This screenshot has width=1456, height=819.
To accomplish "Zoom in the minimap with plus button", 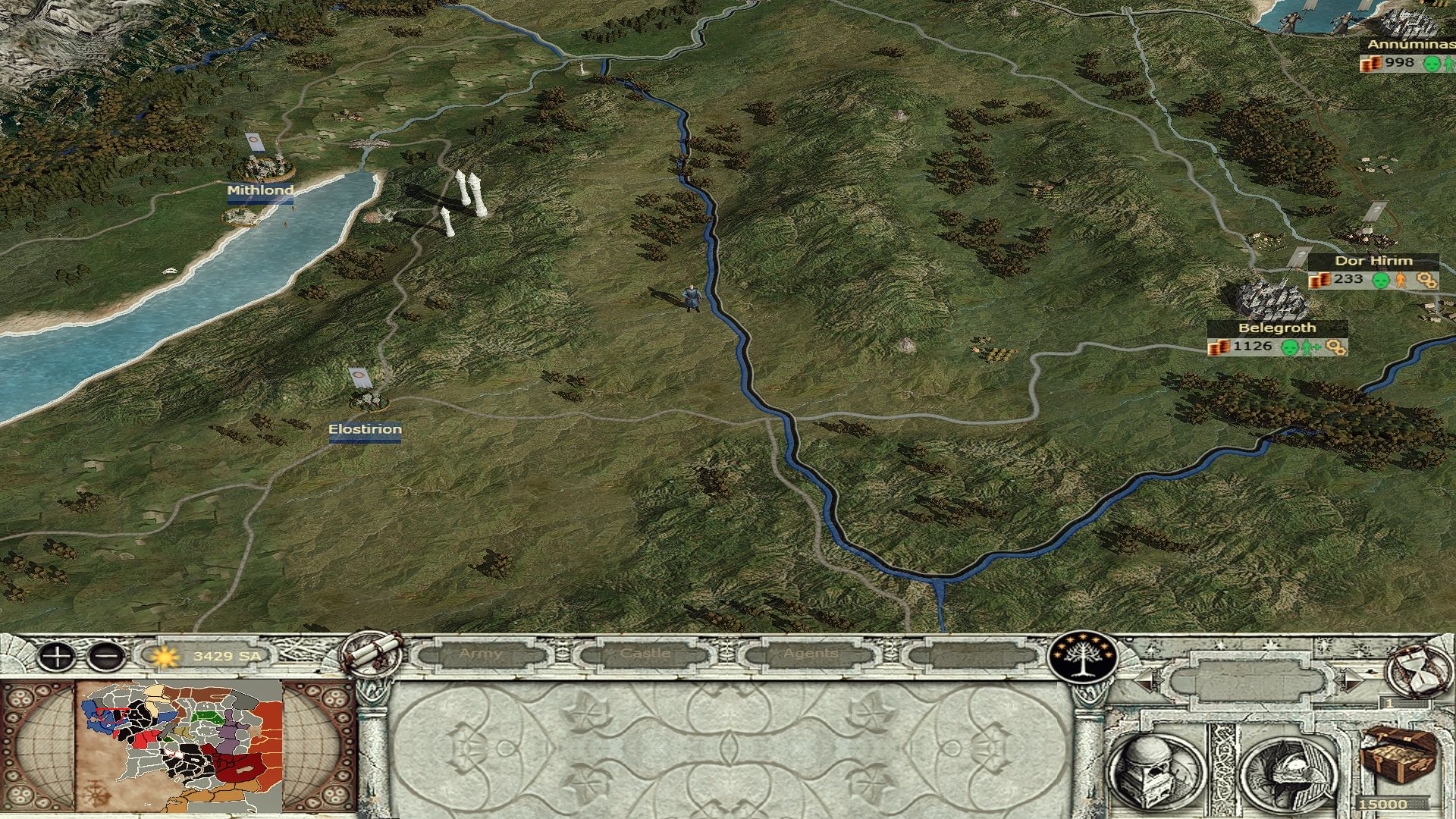I will (56, 657).
